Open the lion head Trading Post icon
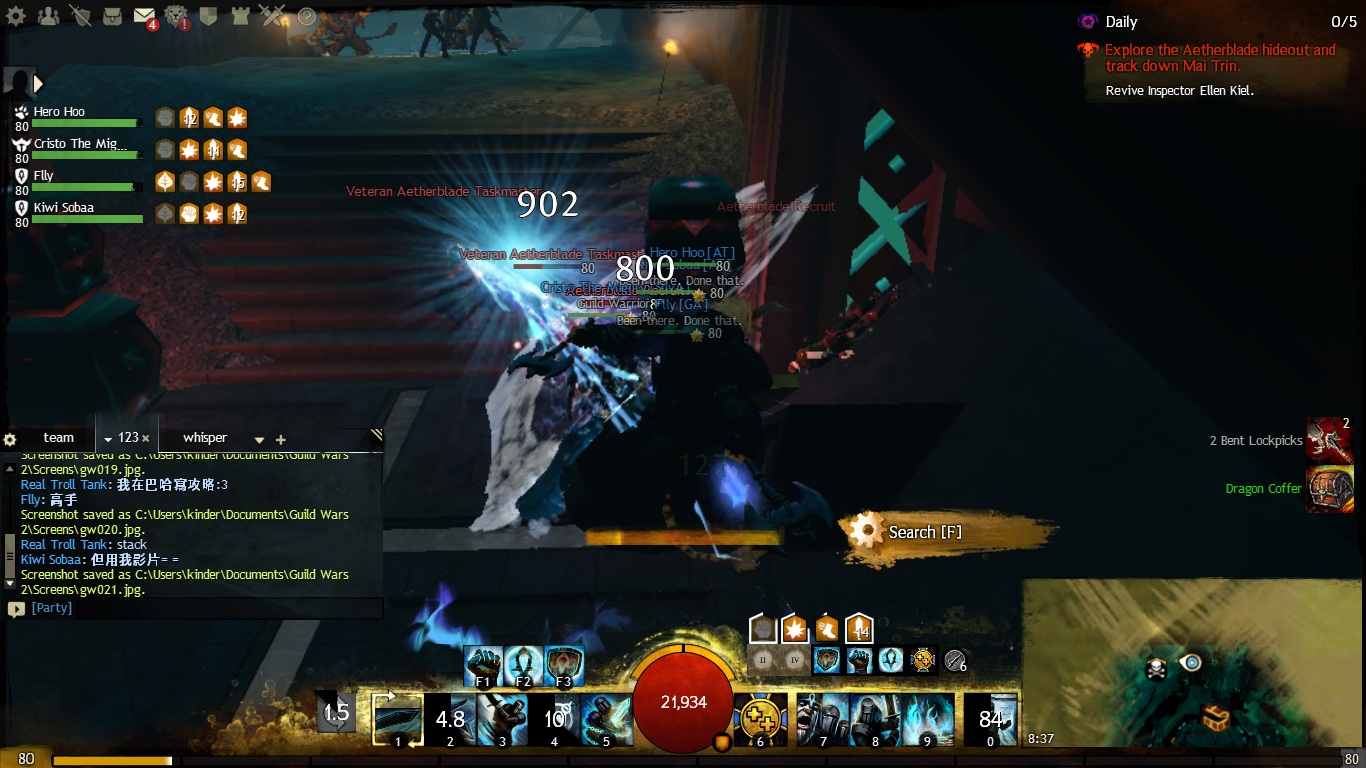 pos(177,16)
